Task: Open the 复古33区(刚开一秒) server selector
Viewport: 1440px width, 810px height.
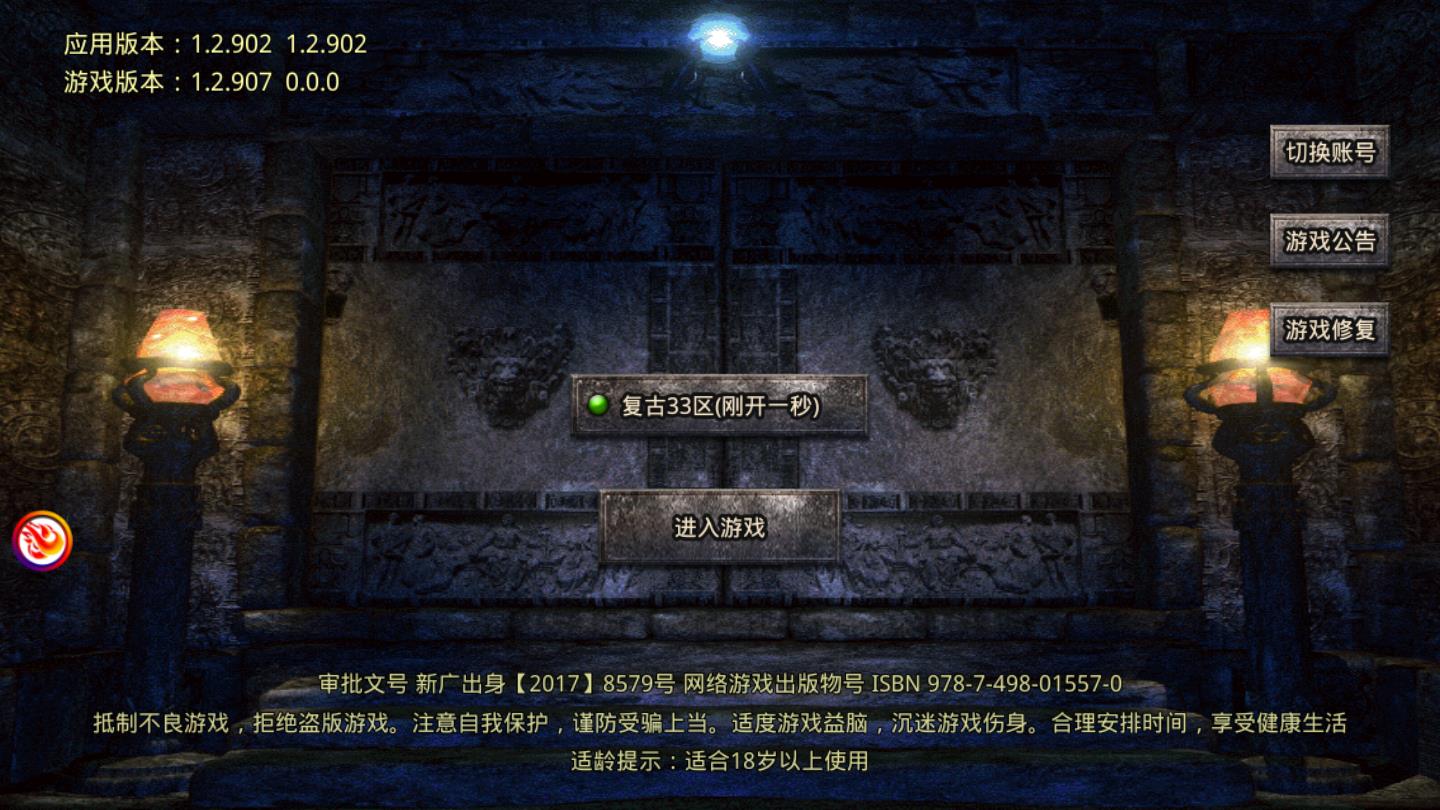Action: [720, 404]
